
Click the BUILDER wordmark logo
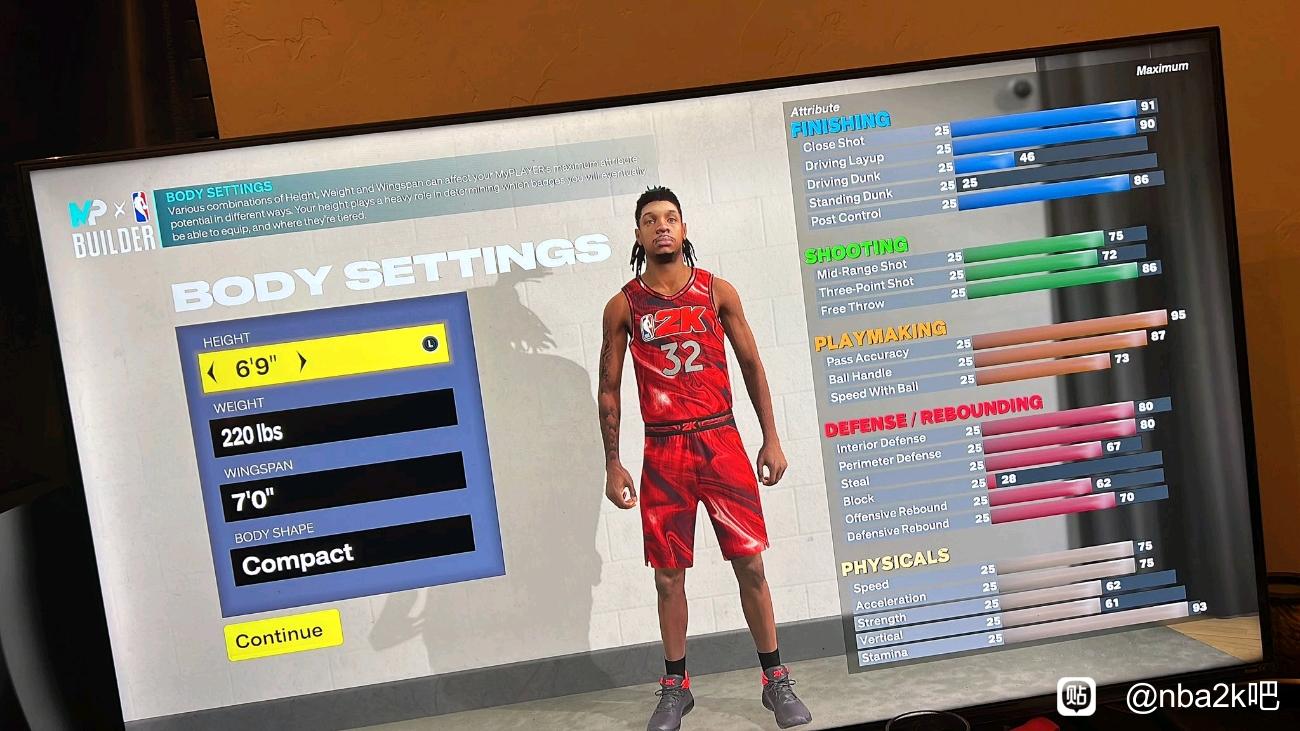click(x=113, y=241)
